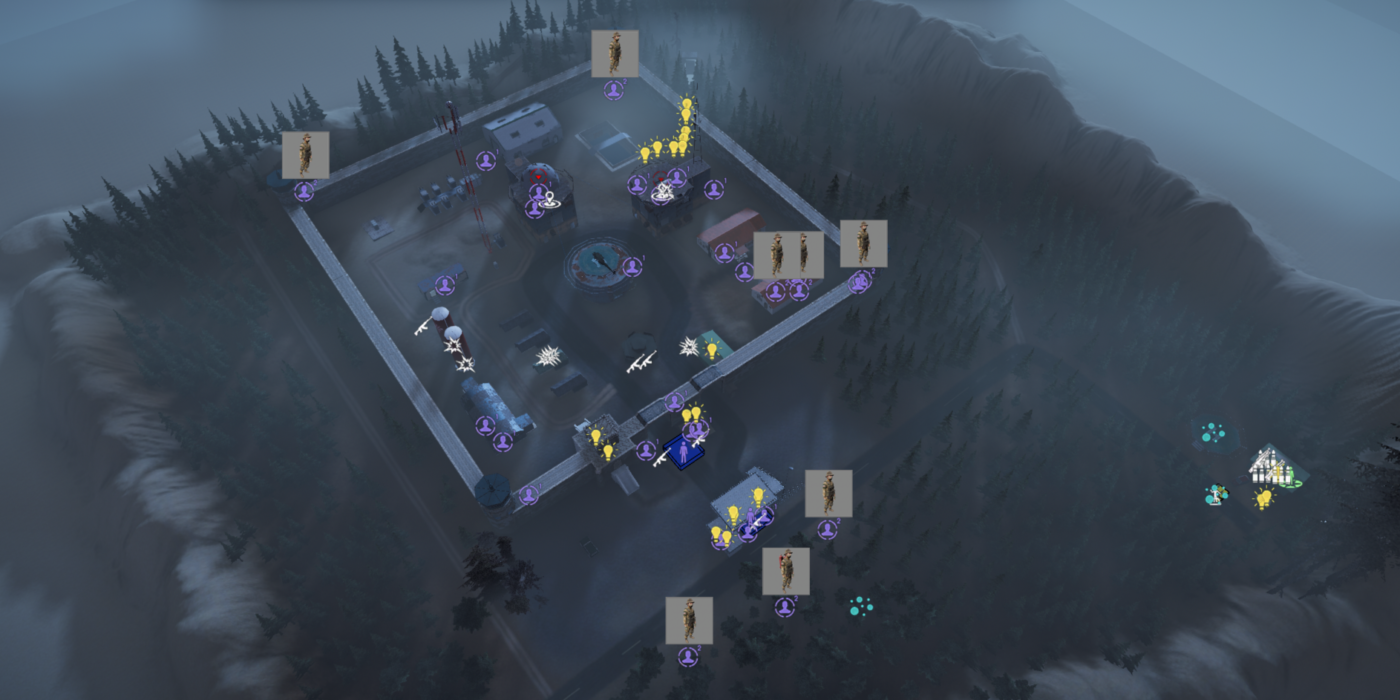Click the green figure marker at the far-right outpost

pyautogui.click(x=1289, y=477)
